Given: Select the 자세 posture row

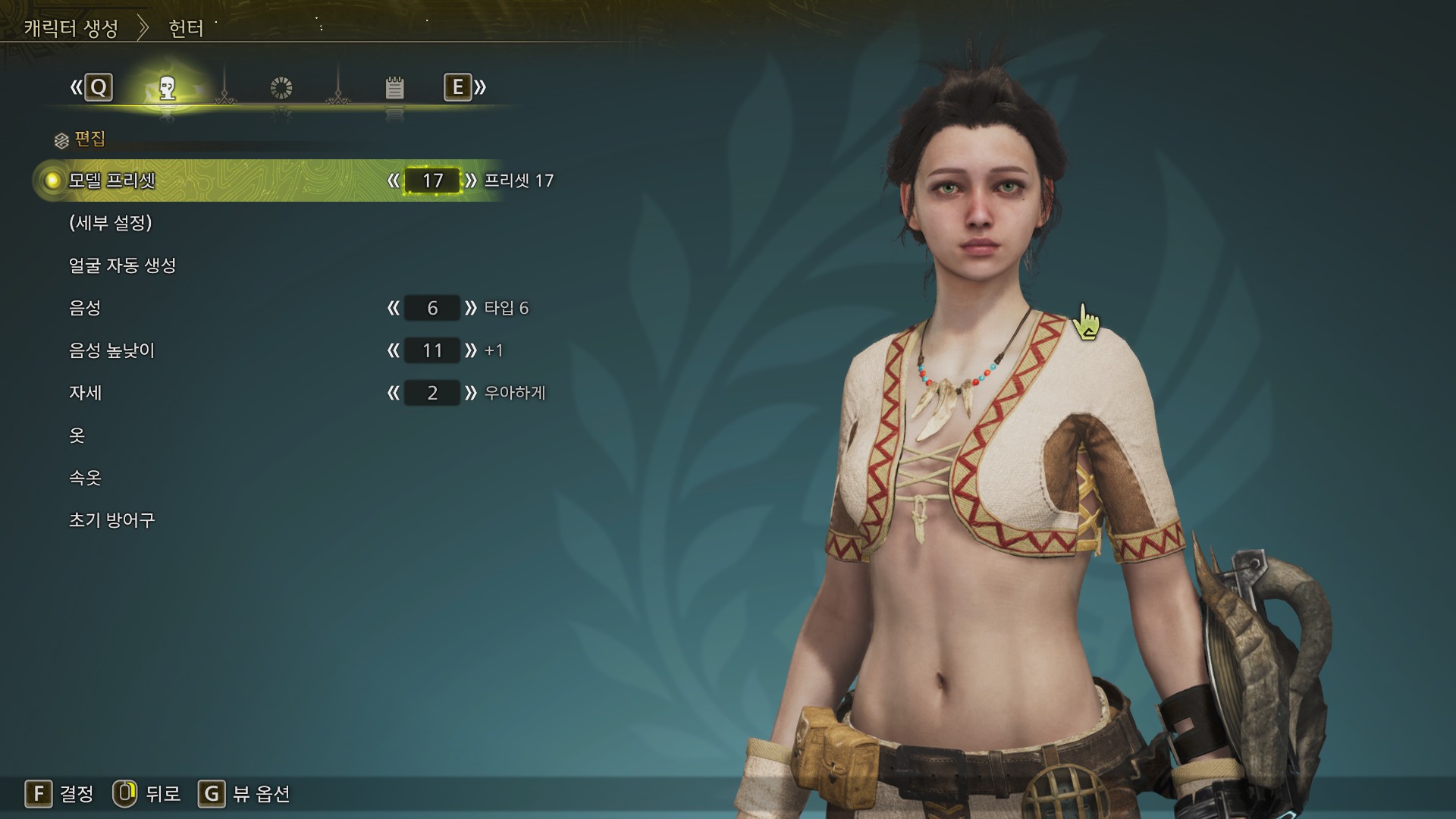Looking at the screenshot, I should pos(85,393).
